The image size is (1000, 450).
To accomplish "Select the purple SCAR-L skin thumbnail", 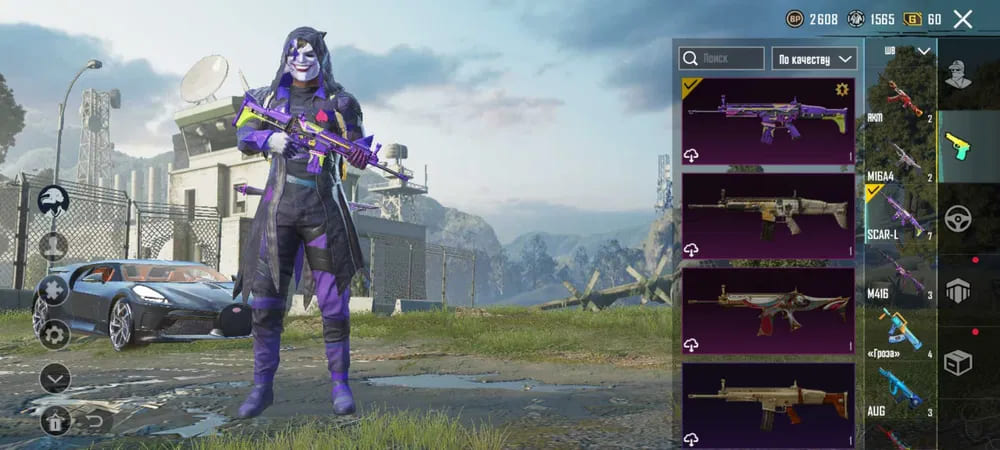I will (x=768, y=121).
